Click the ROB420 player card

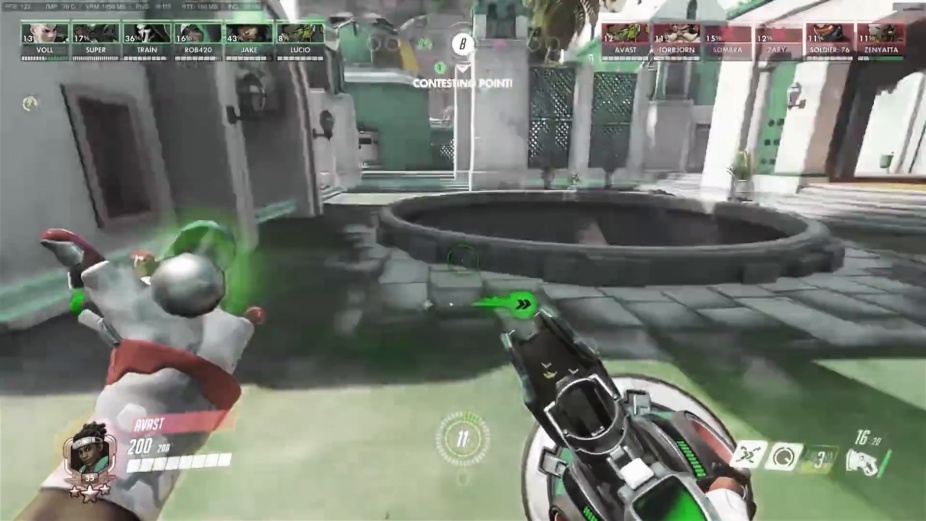tap(197, 41)
